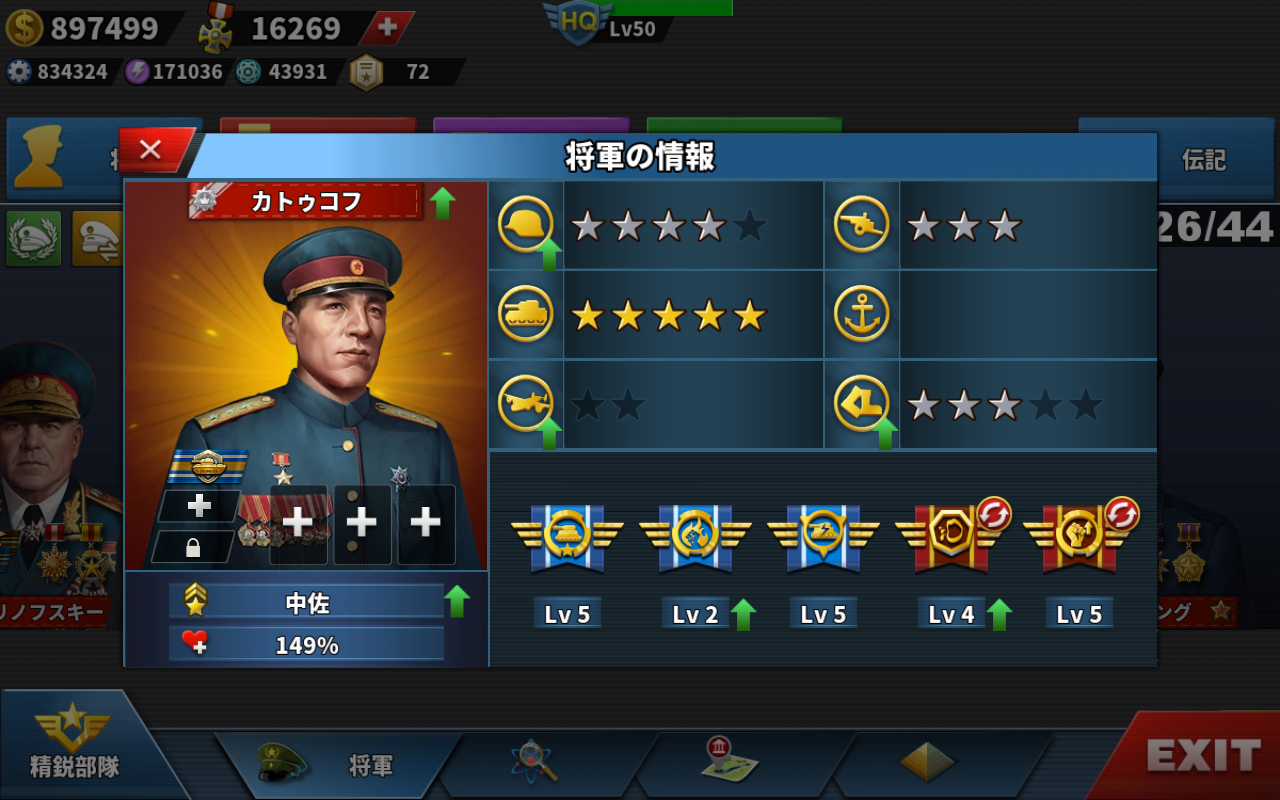Upgrade the air force plane ability
Viewport: 1280px width, 800px height.
coord(548,433)
